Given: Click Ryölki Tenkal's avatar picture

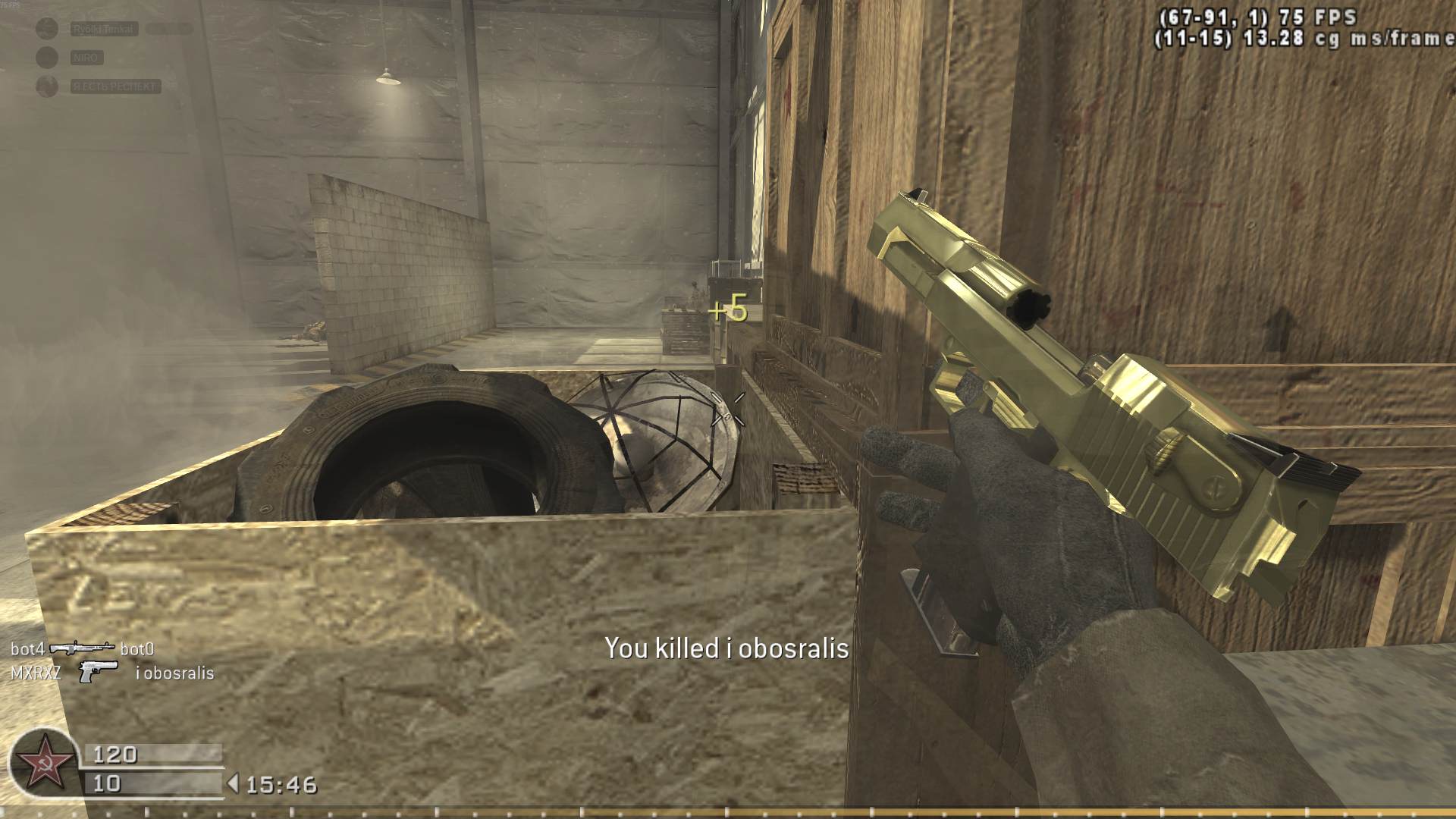Looking at the screenshot, I should [x=45, y=29].
